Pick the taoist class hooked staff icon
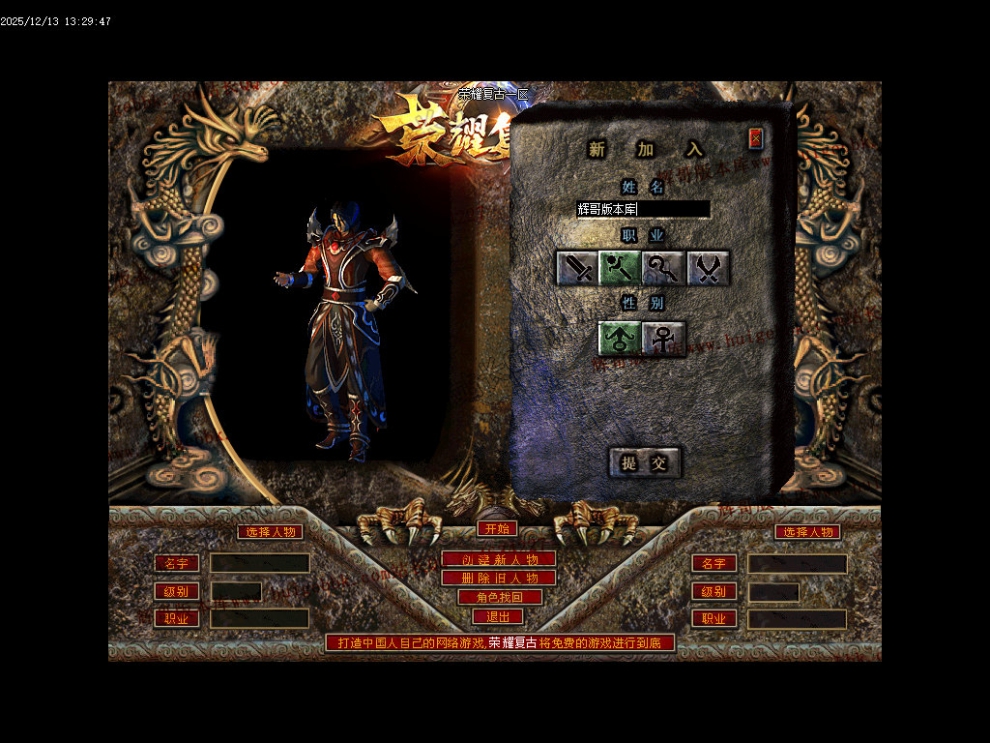Viewport: 990px width, 743px height. pyautogui.click(x=664, y=268)
